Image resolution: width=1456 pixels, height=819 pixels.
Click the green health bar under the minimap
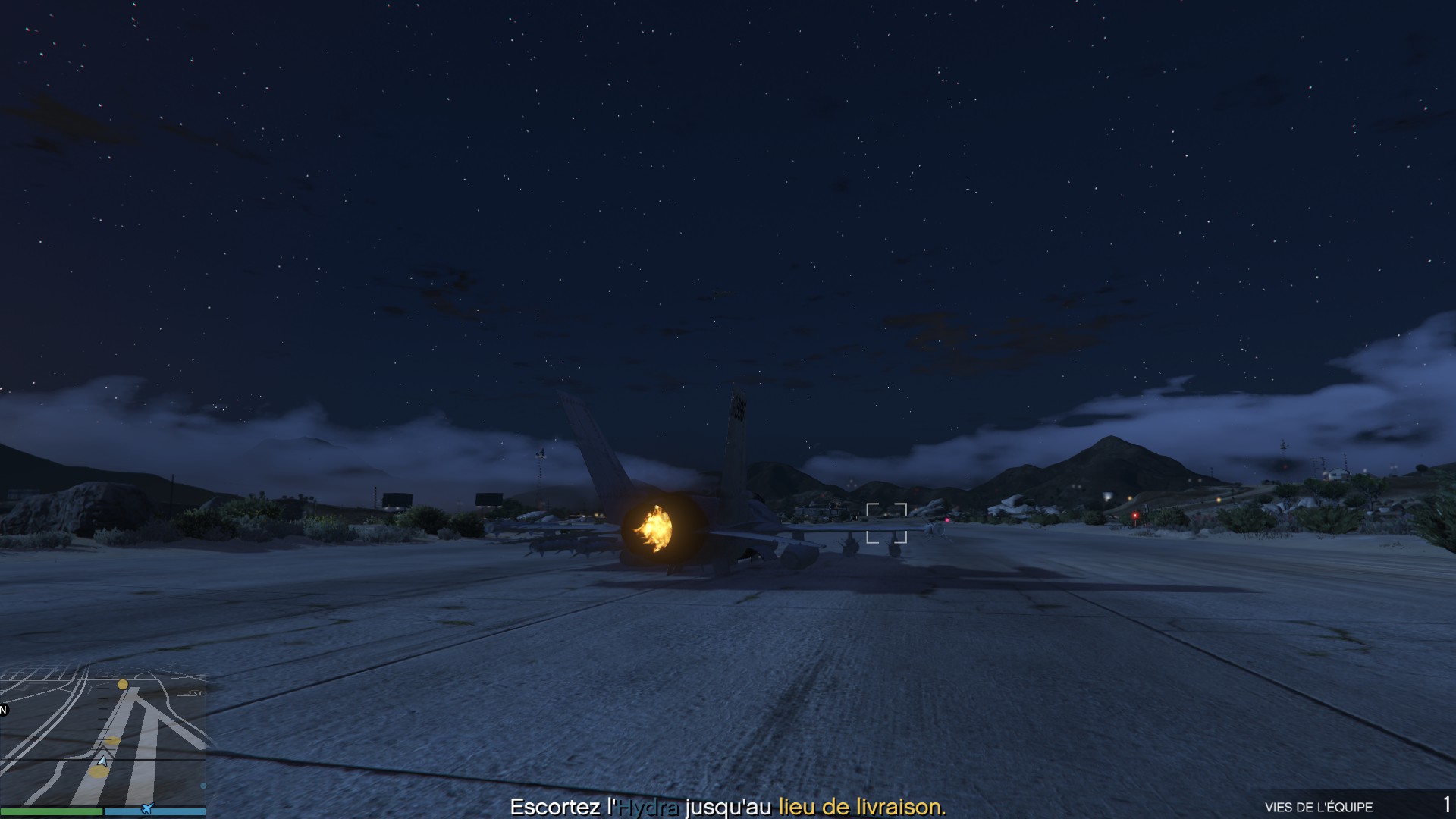click(x=51, y=811)
